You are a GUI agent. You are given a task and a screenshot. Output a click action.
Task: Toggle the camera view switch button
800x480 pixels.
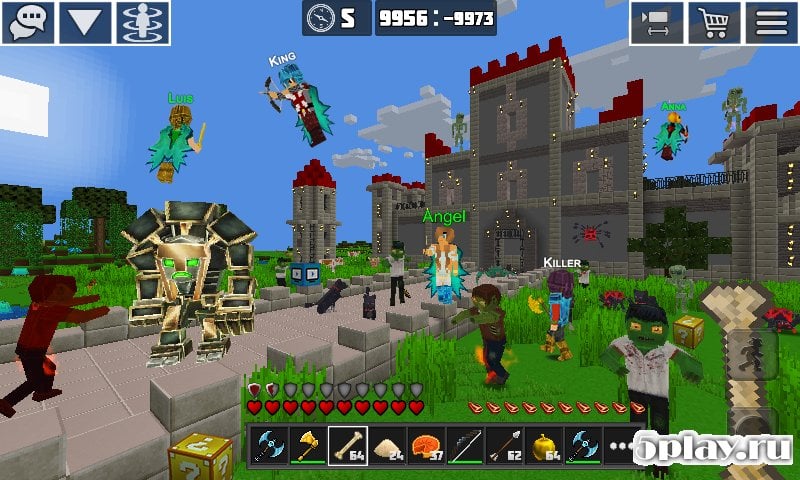pos(656,22)
